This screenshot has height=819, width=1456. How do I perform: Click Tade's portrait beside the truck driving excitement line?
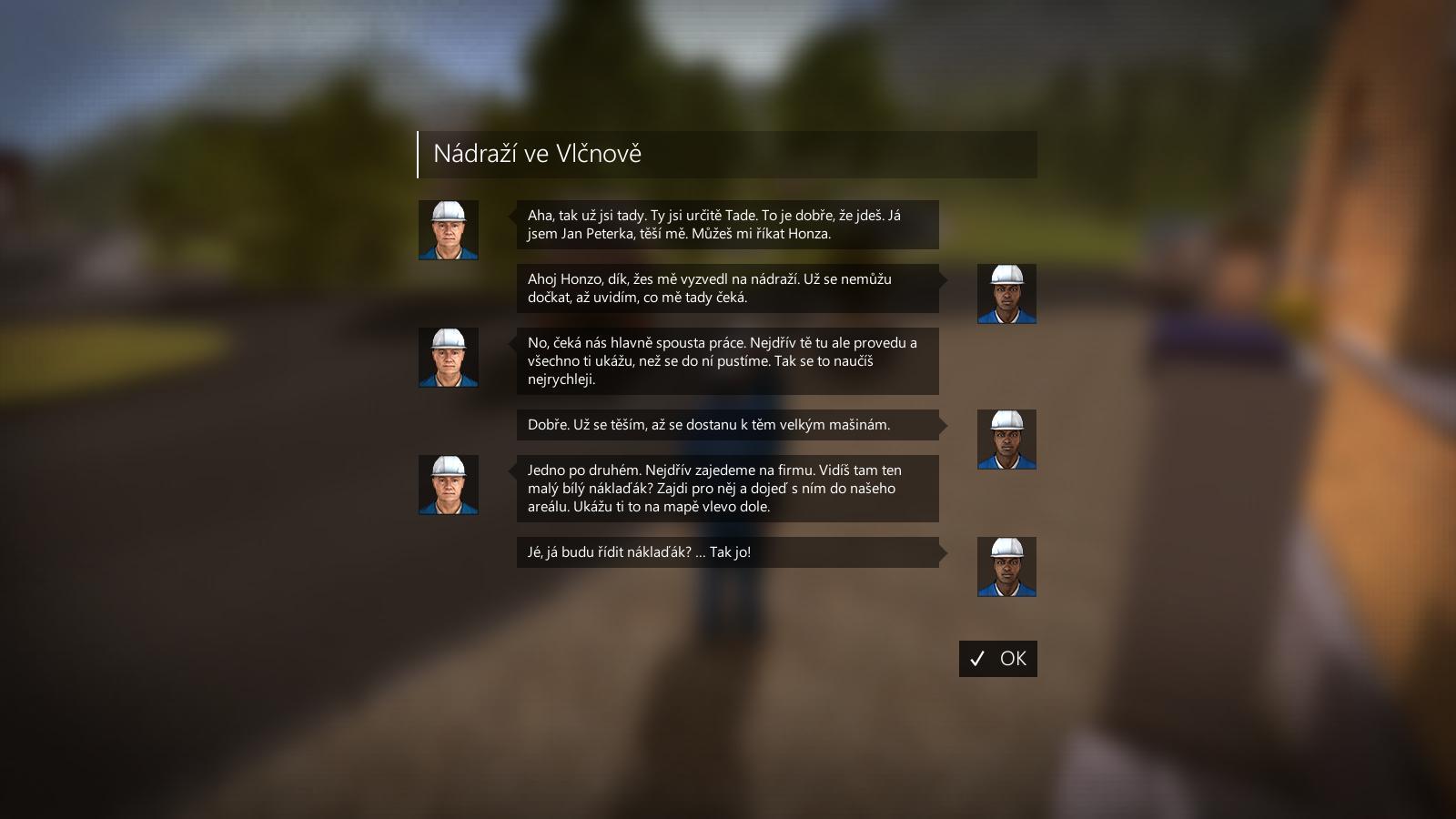pos(1006,566)
